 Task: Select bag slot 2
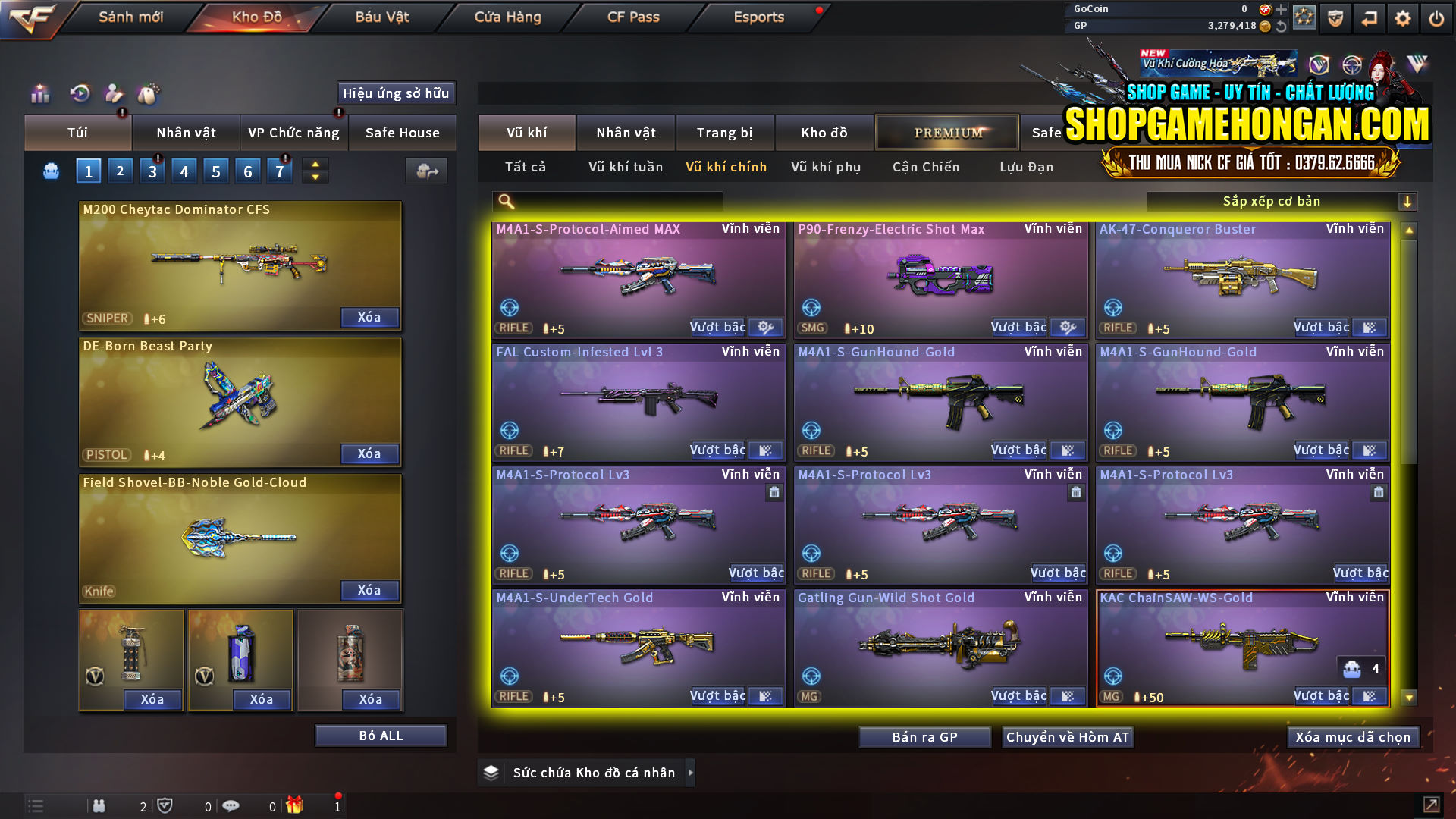click(x=120, y=171)
